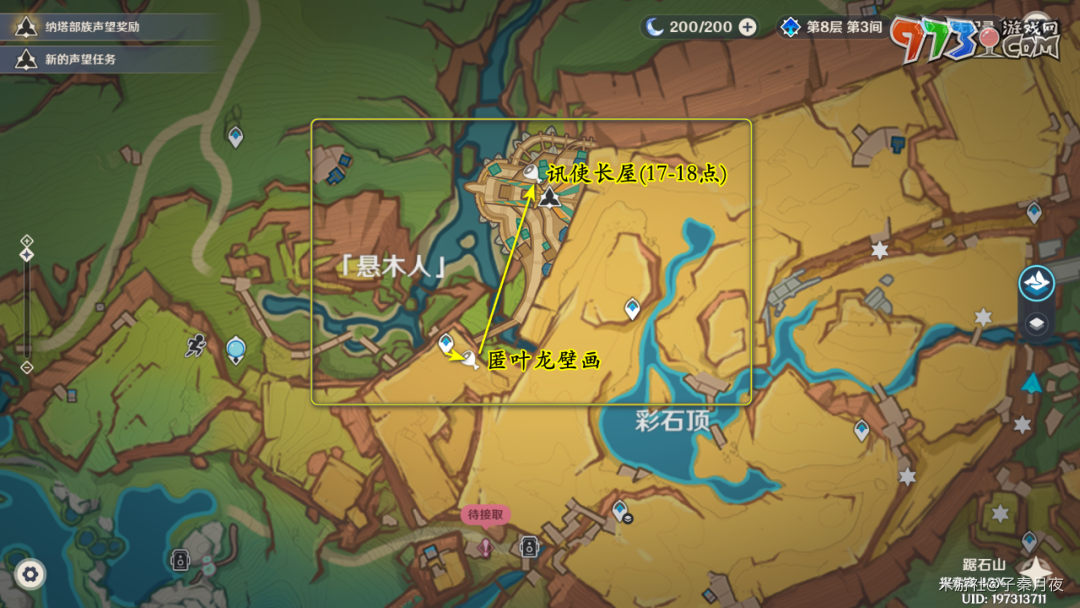Image resolution: width=1080 pixels, height=608 pixels.
Task: Zoom in with the map zoom slider's top button
Action: [27, 241]
